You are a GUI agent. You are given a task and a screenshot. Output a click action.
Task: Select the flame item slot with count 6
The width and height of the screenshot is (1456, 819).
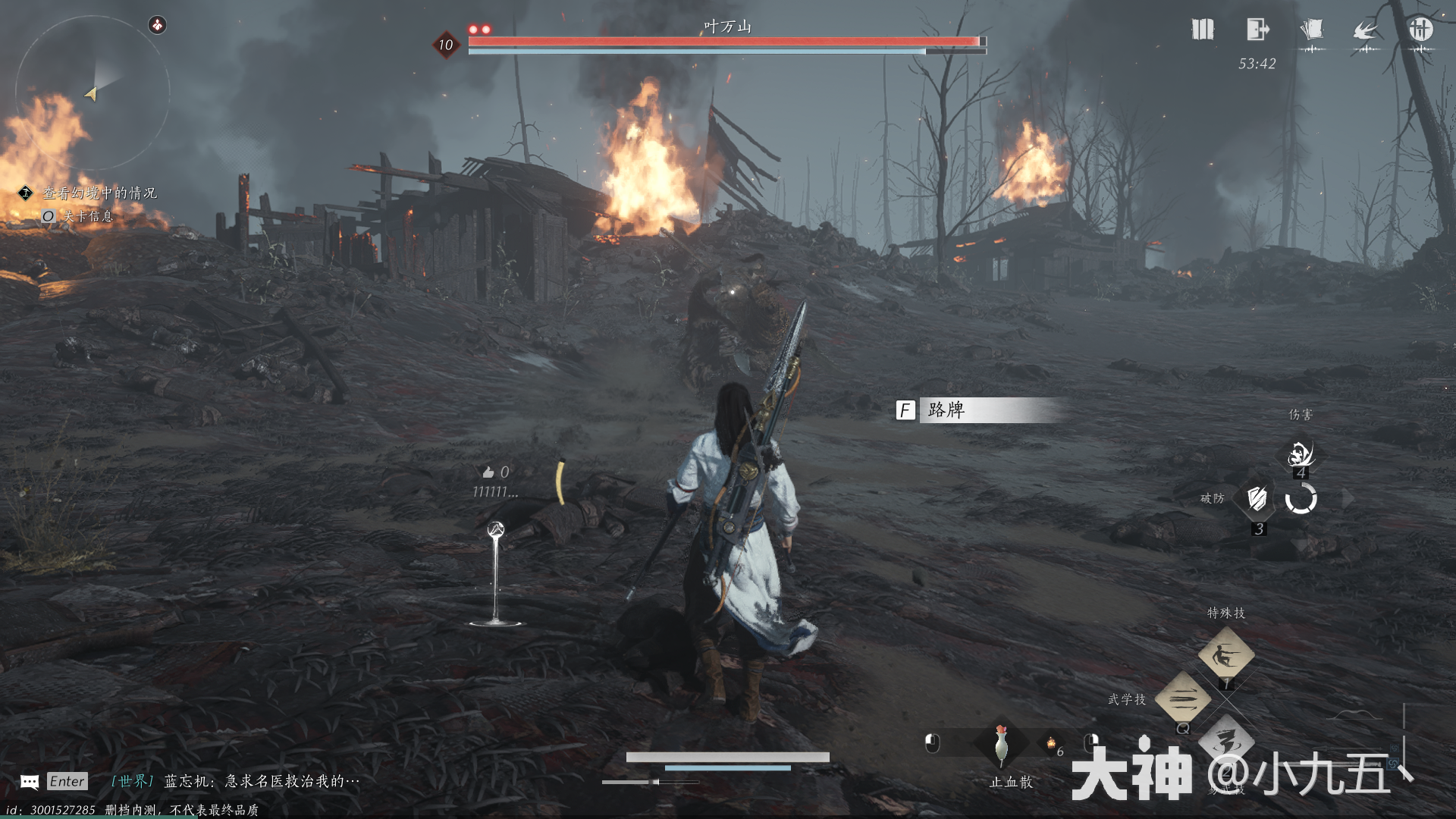(1052, 744)
